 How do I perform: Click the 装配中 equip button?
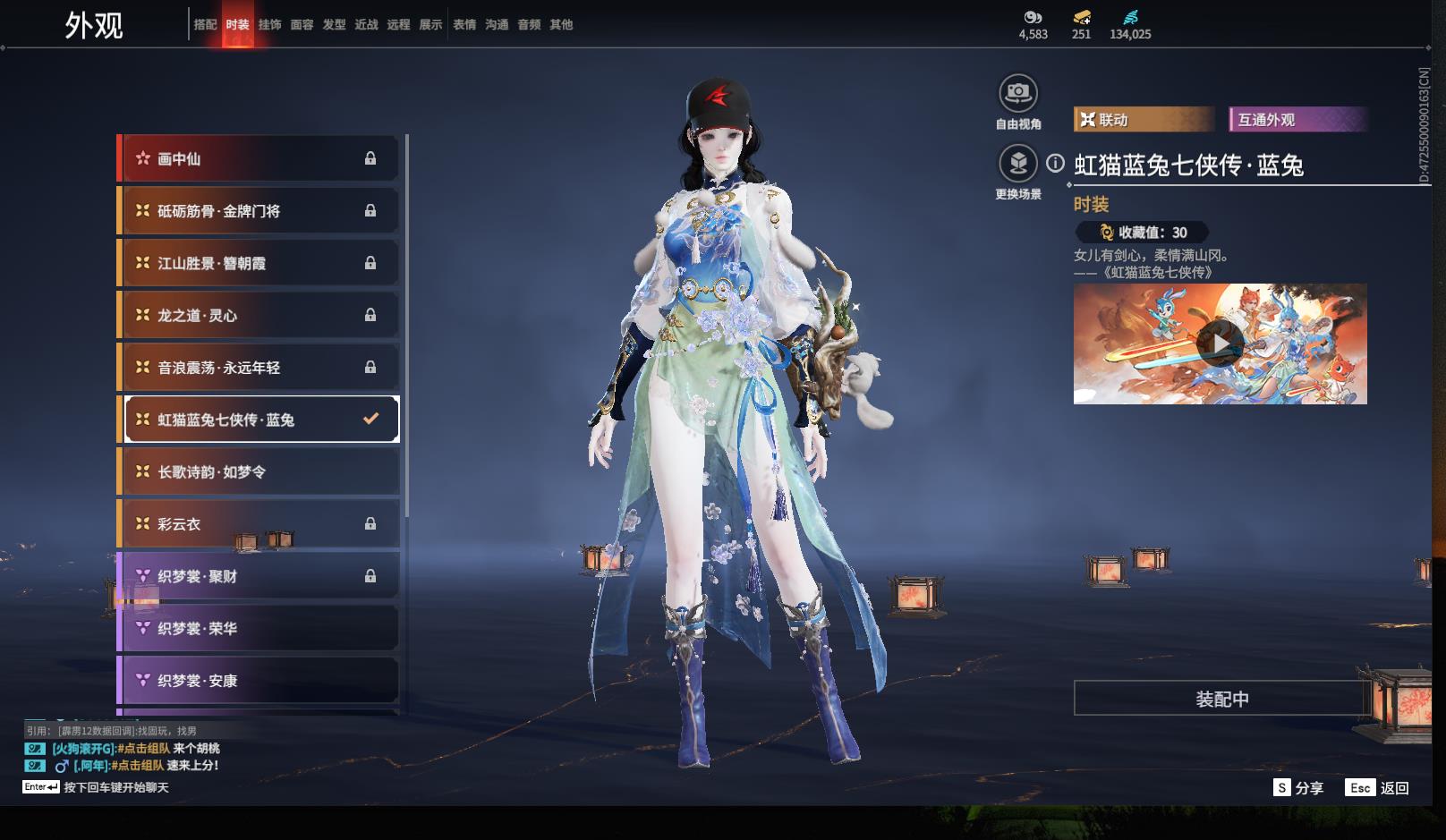[x=1221, y=699]
